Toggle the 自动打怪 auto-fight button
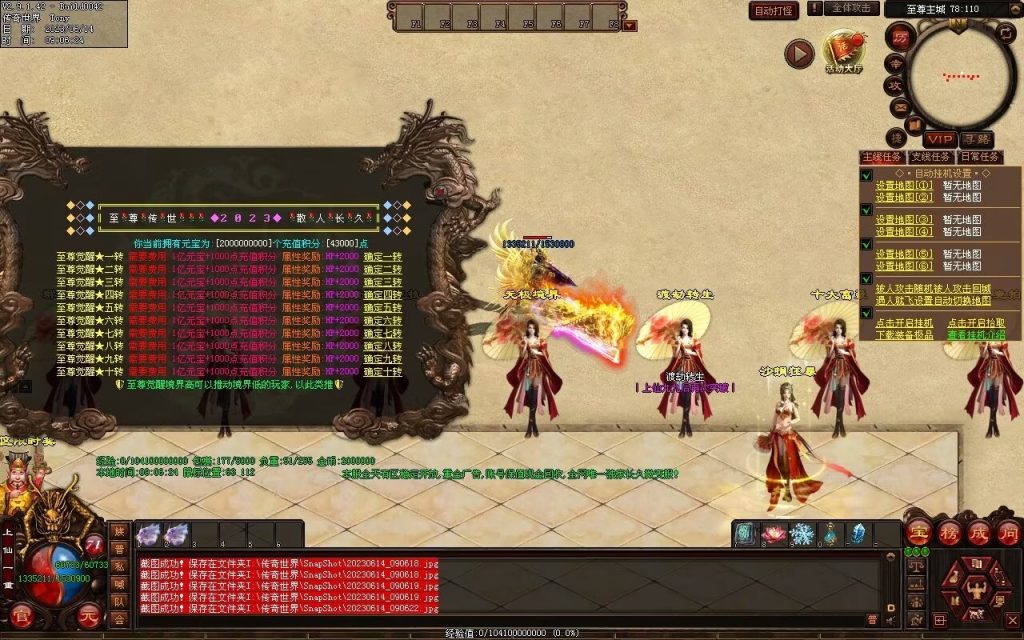This screenshot has height=640, width=1024. [774, 11]
